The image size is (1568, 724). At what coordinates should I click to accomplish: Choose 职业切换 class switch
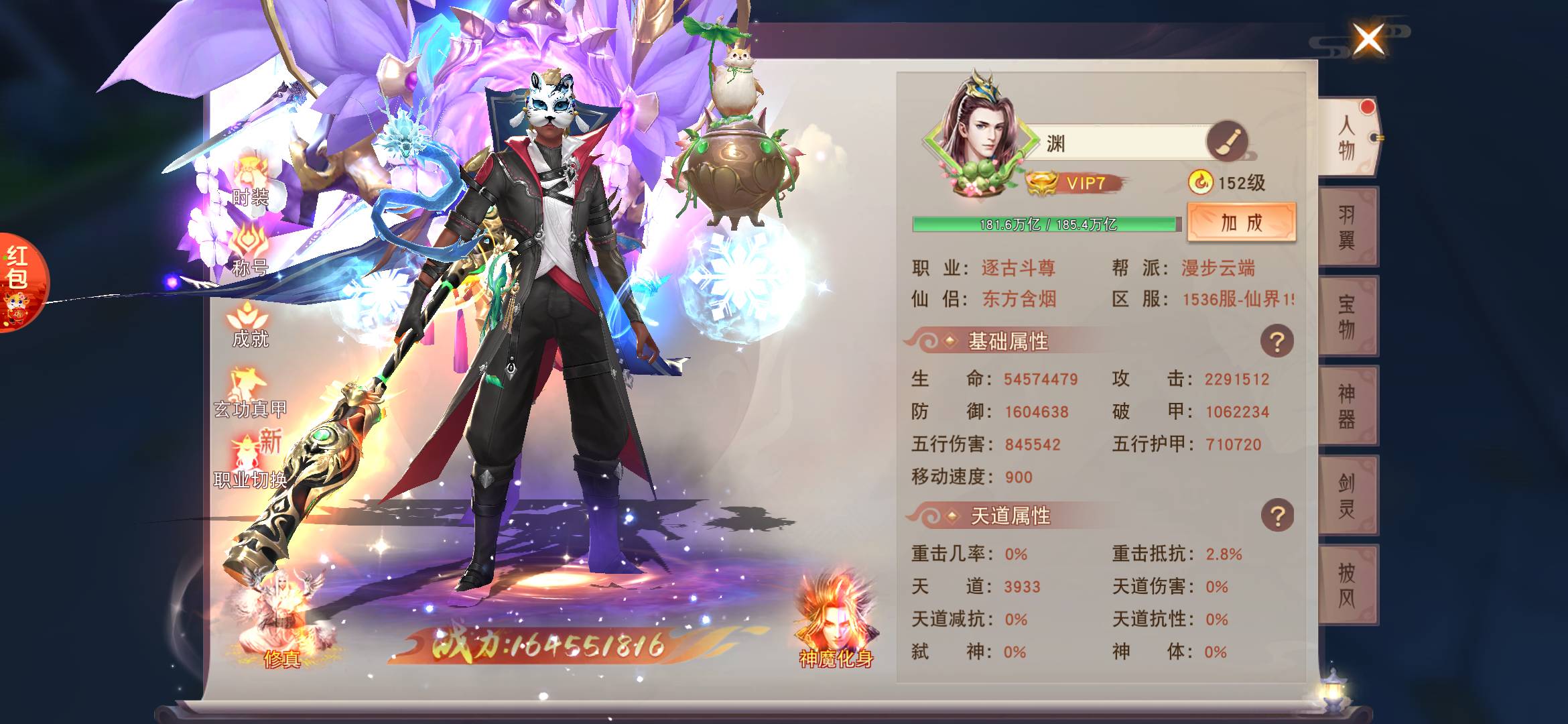tap(250, 463)
